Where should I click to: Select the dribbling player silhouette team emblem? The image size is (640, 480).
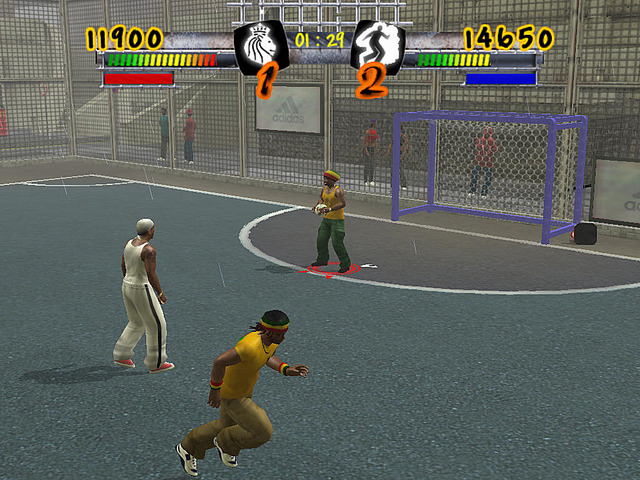pos(378,45)
